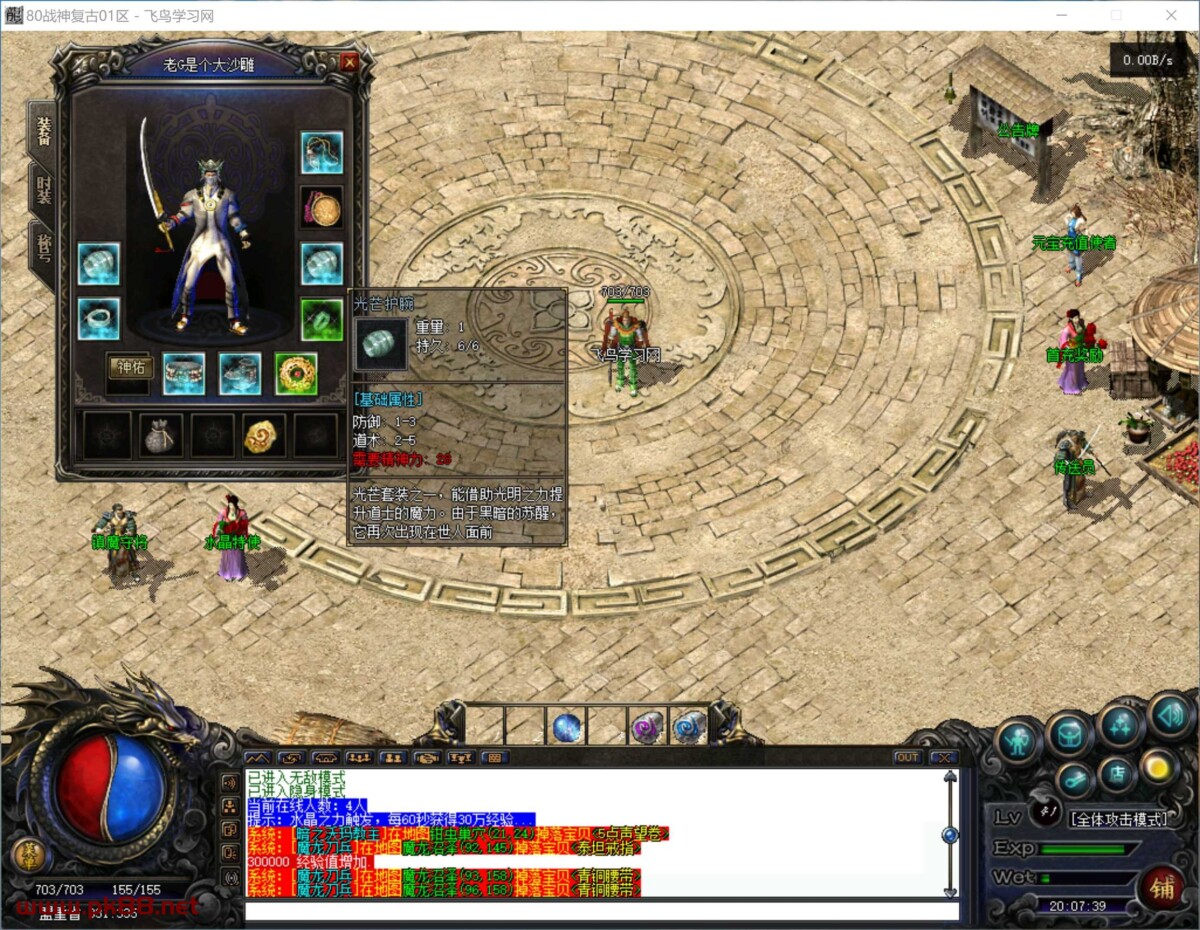Image resolution: width=1200 pixels, height=930 pixels.
Task: Open the red 铺 stall button
Action: pyautogui.click(x=1162, y=887)
